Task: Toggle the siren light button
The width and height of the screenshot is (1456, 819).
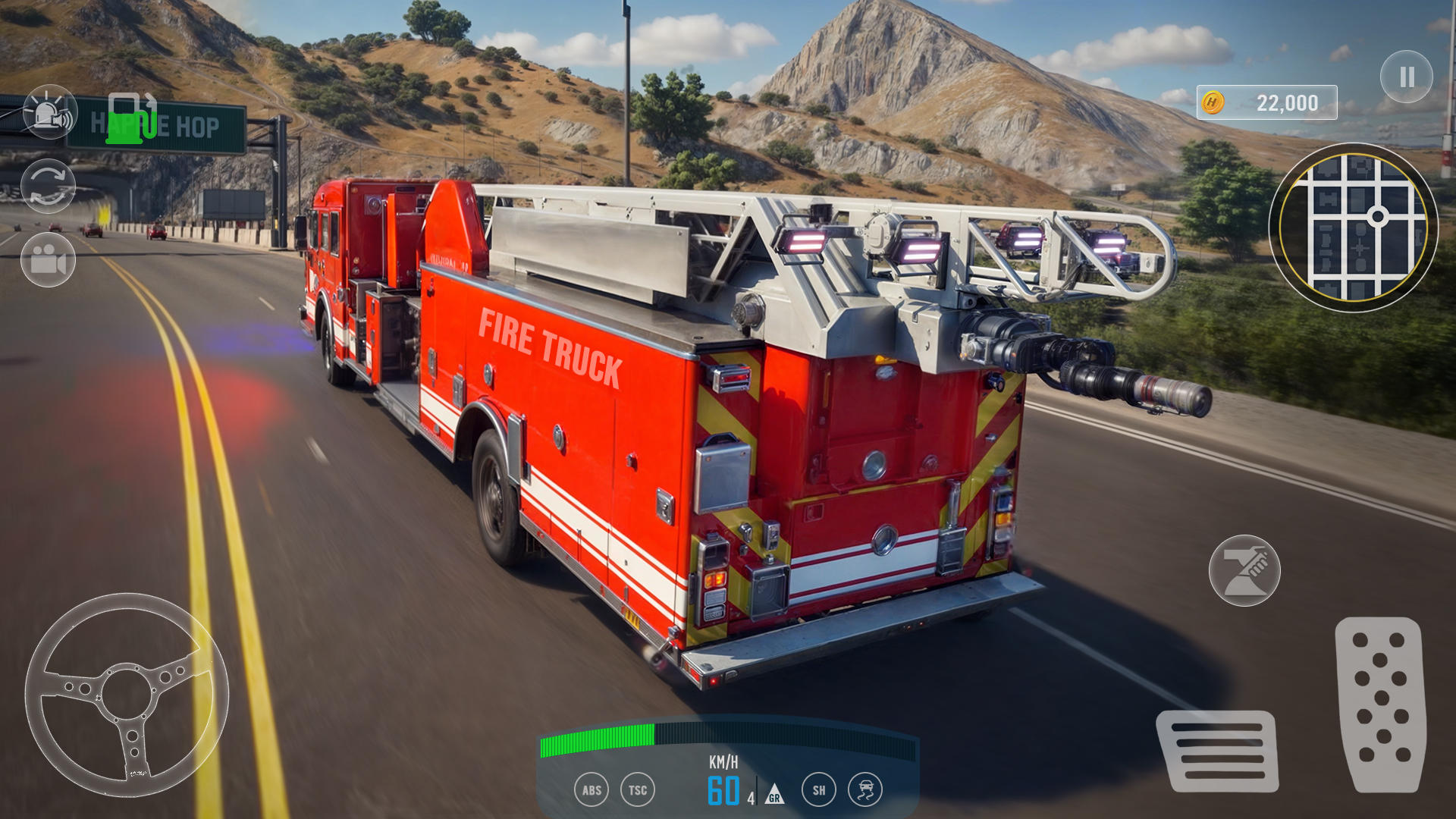Action: click(x=50, y=112)
